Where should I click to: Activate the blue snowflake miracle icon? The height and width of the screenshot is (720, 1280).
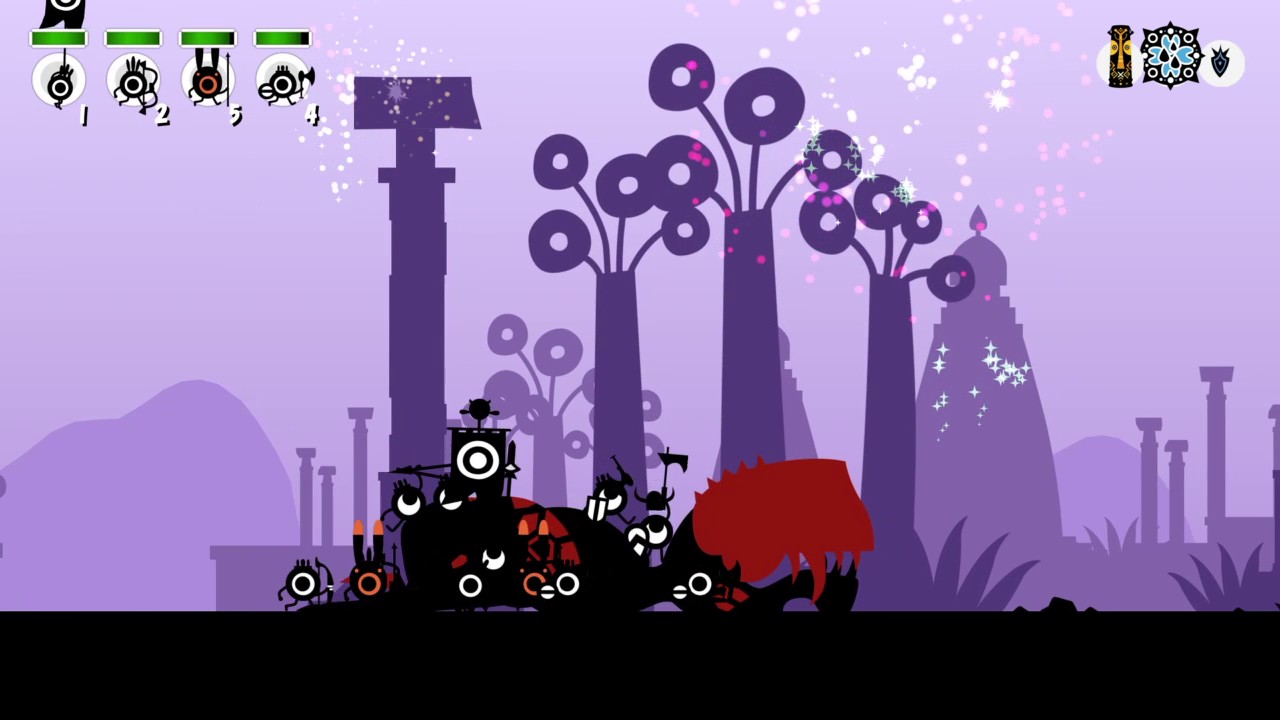pos(1170,57)
